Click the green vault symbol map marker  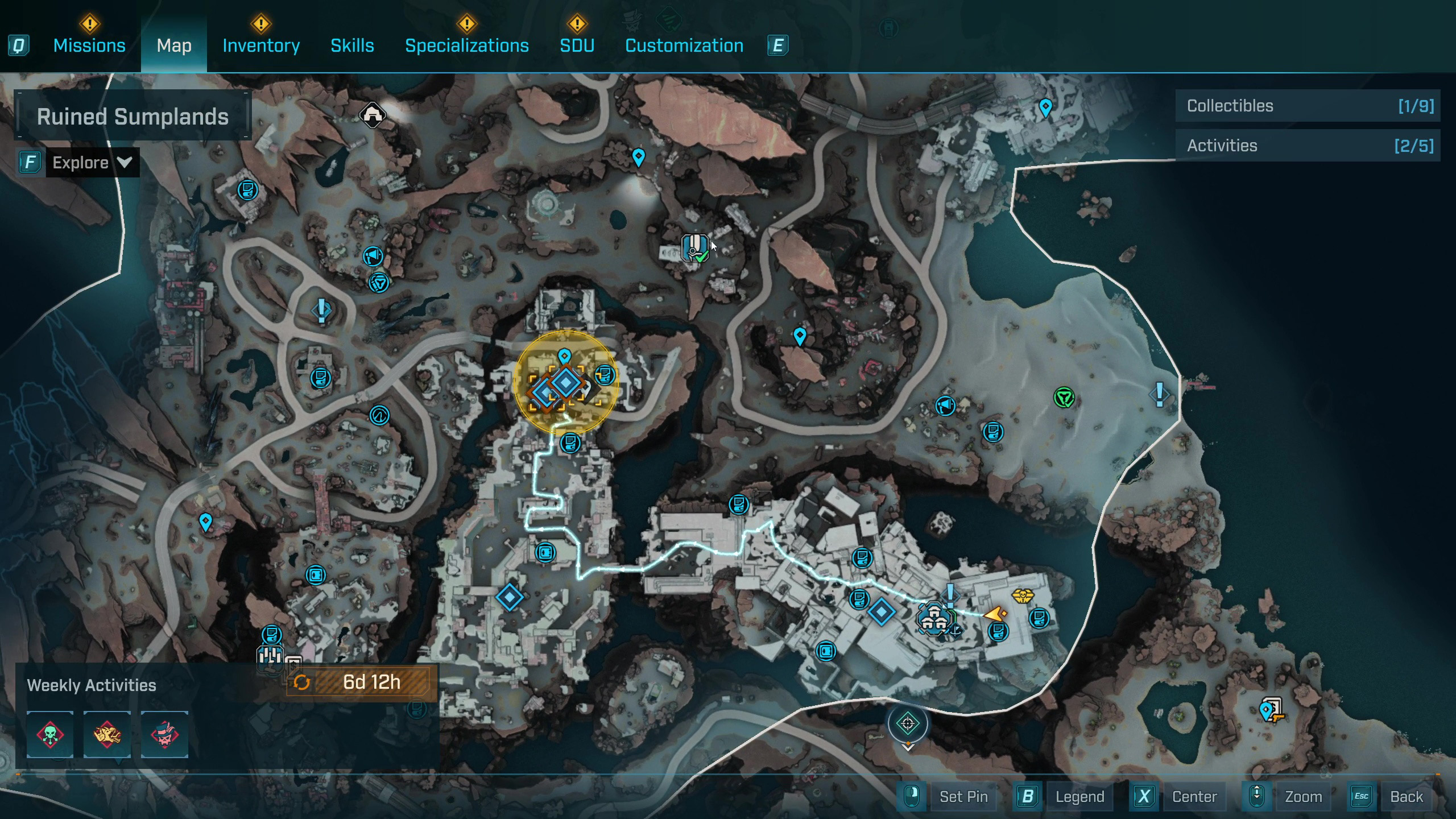(1064, 397)
